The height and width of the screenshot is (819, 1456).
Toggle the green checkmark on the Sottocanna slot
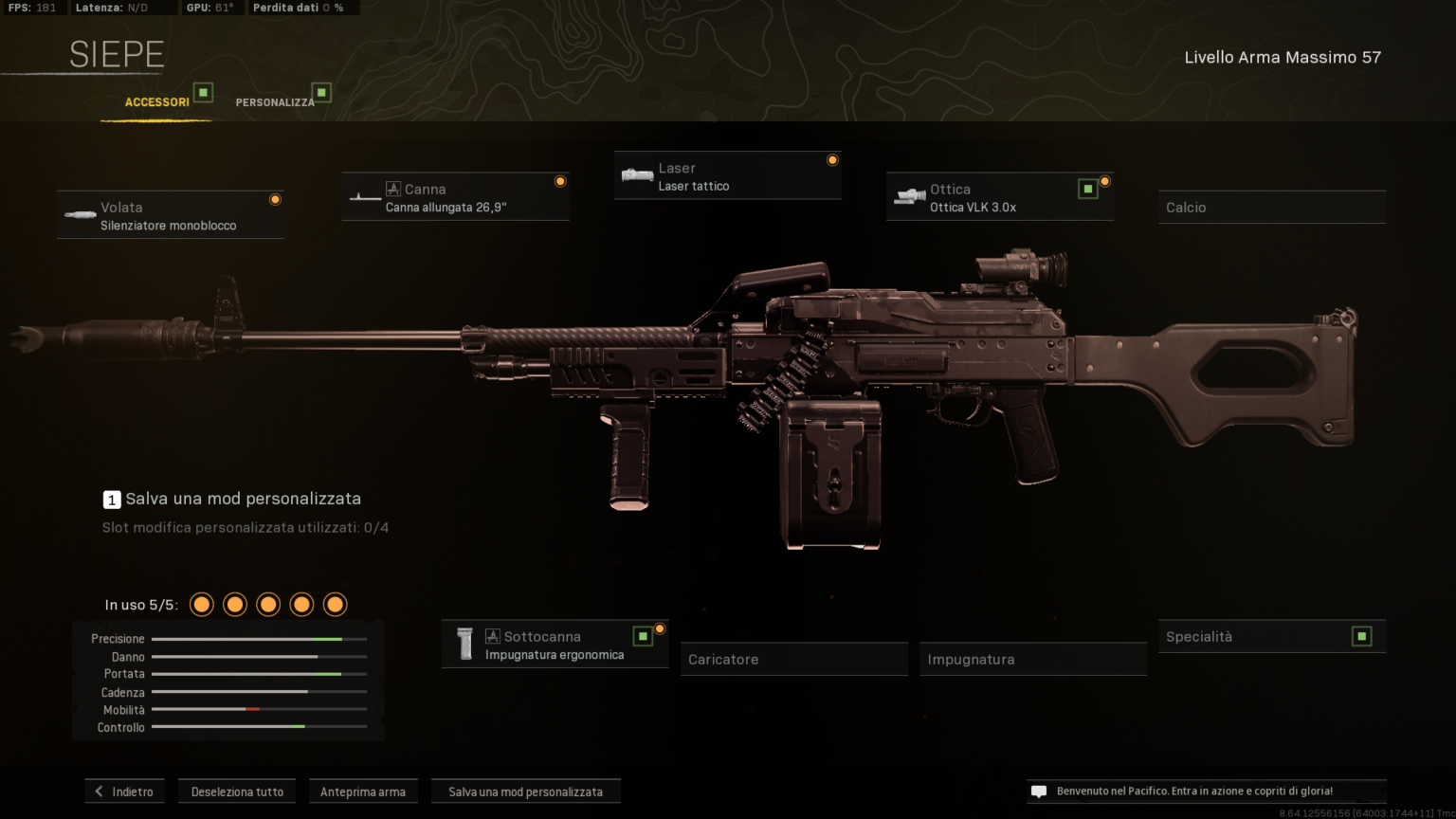(x=642, y=635)
